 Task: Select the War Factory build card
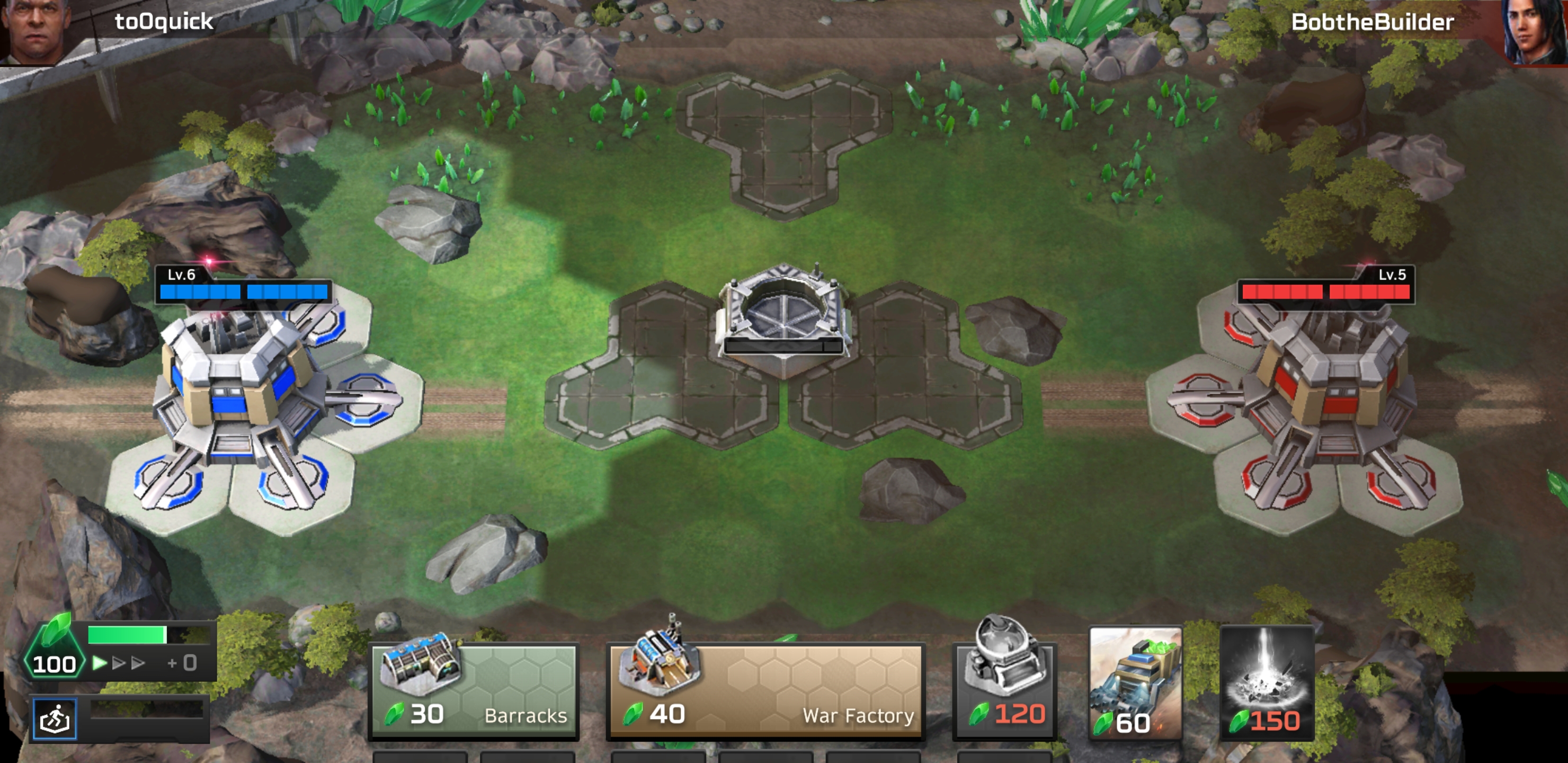765,691
